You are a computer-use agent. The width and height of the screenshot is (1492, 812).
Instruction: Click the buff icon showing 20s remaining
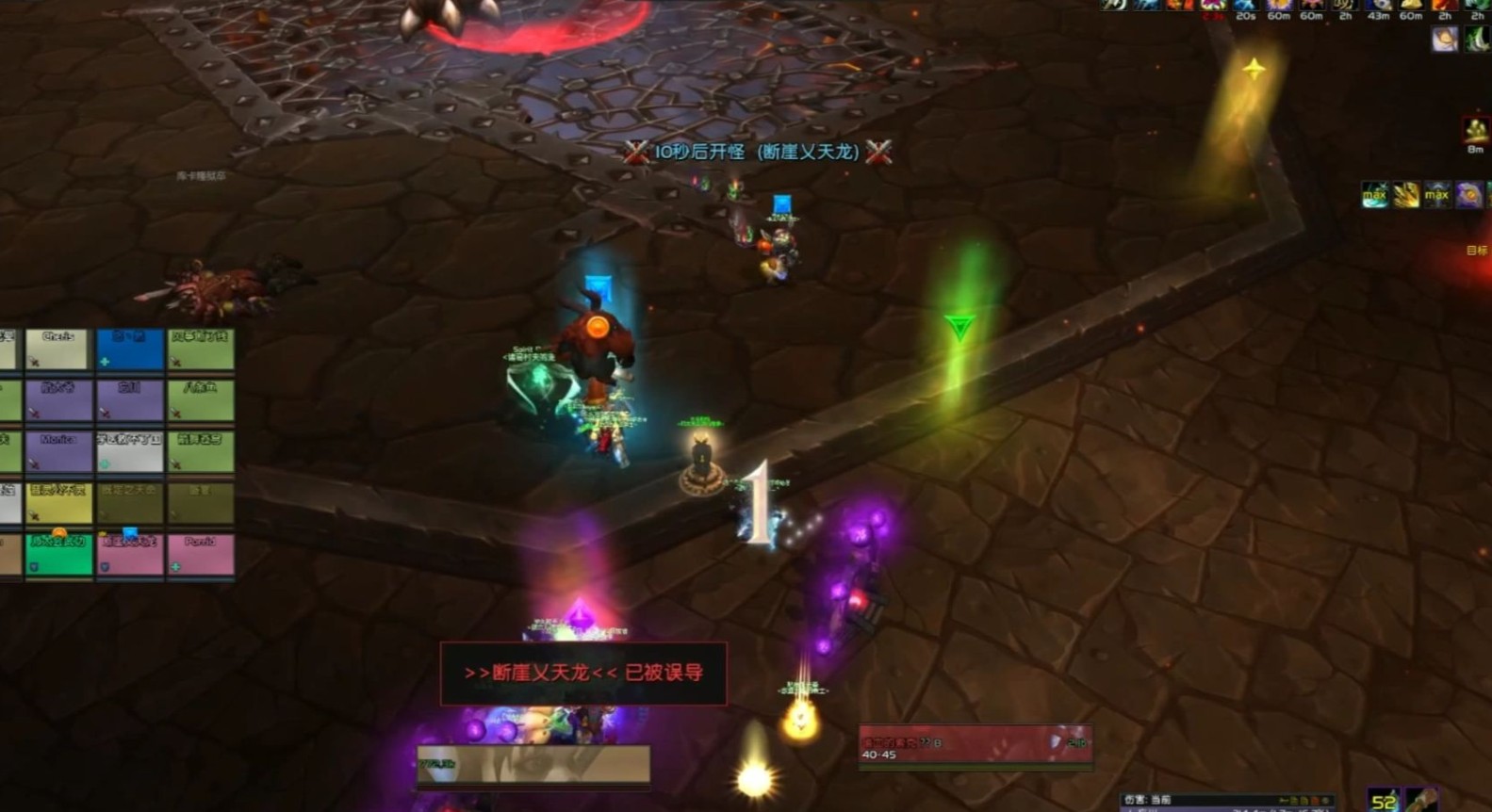1245,8
